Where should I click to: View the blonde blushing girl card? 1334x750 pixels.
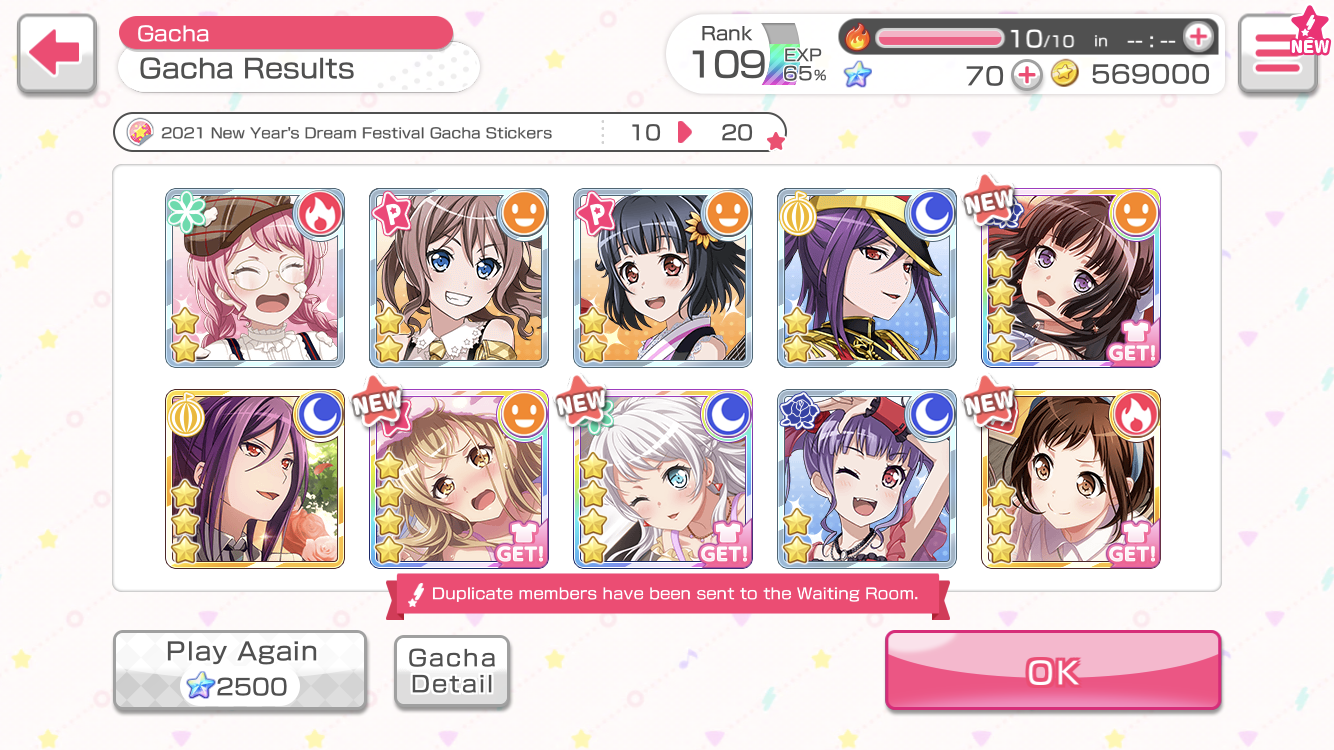459,479
